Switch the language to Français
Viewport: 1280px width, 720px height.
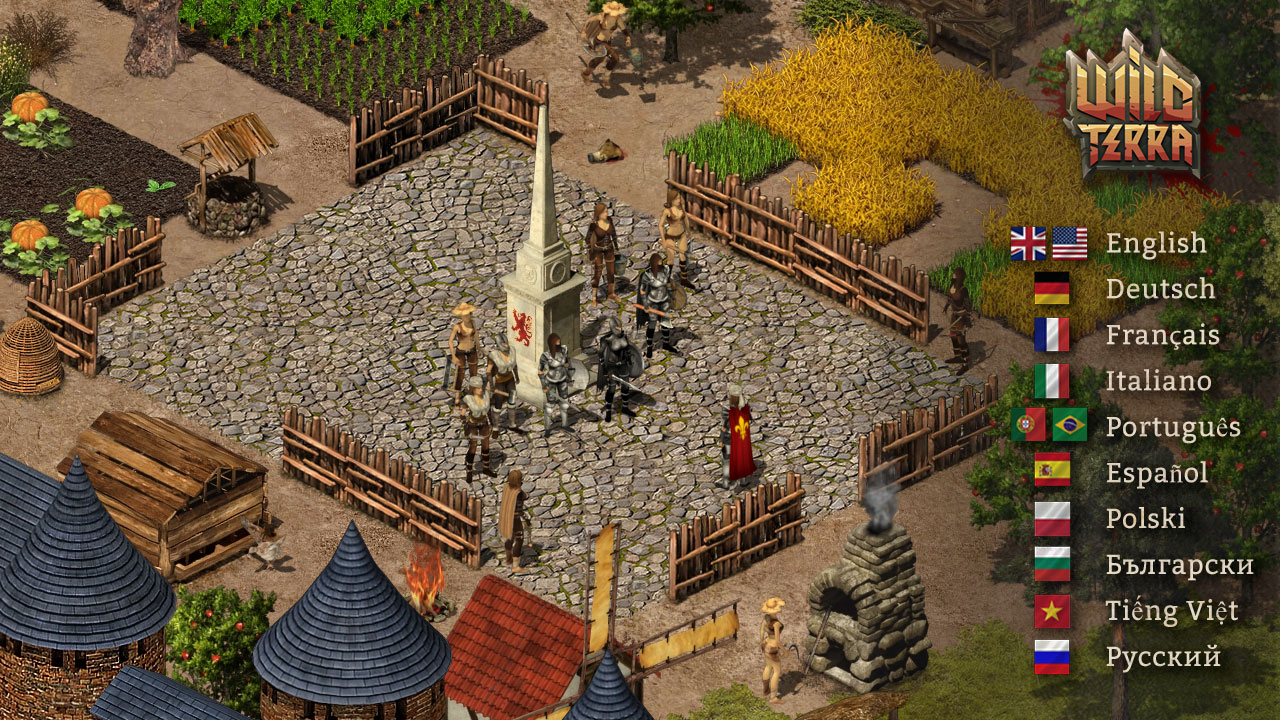(1162, 335)
